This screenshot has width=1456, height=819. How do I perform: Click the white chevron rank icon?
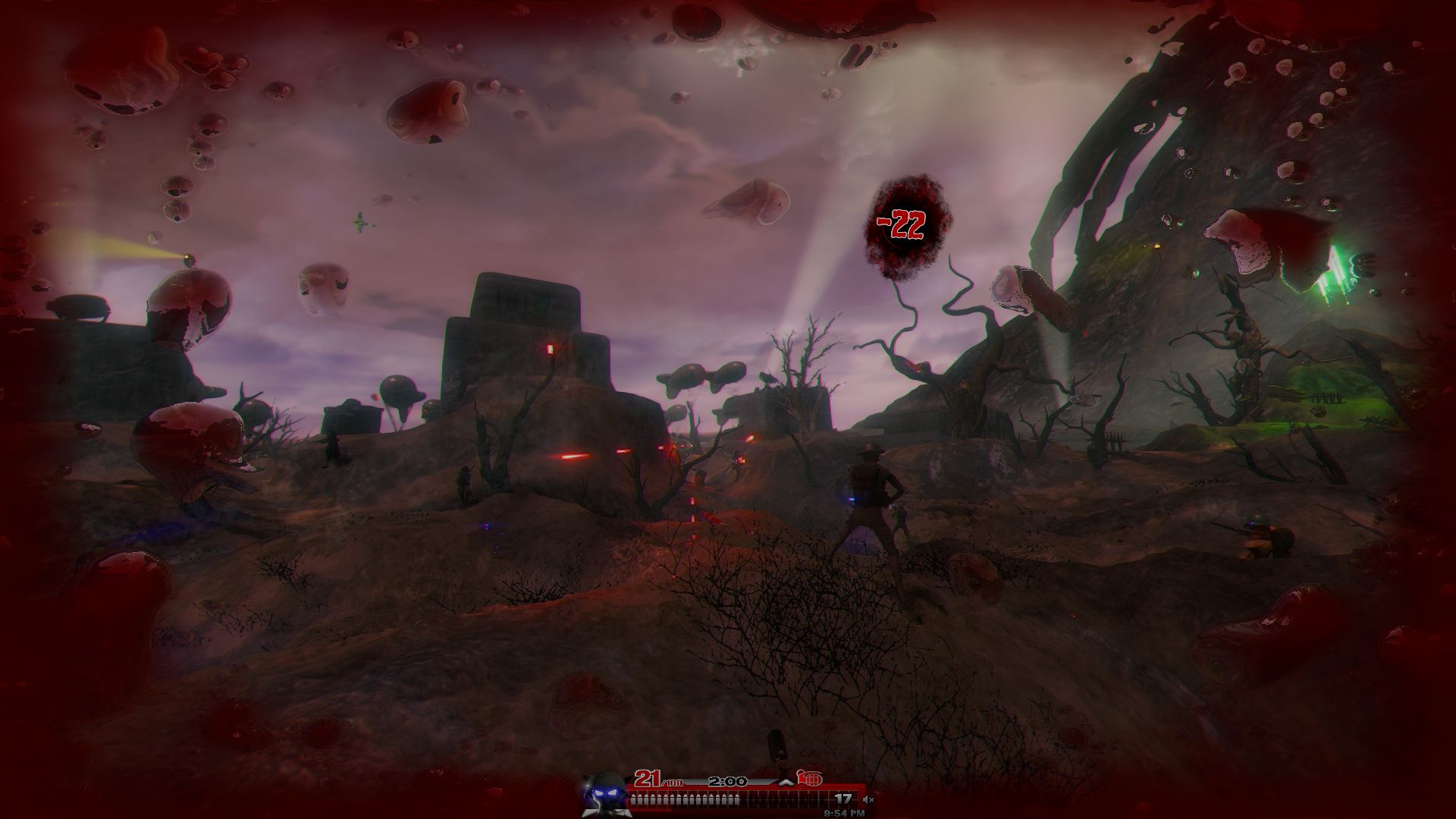[x=786, y=781]
